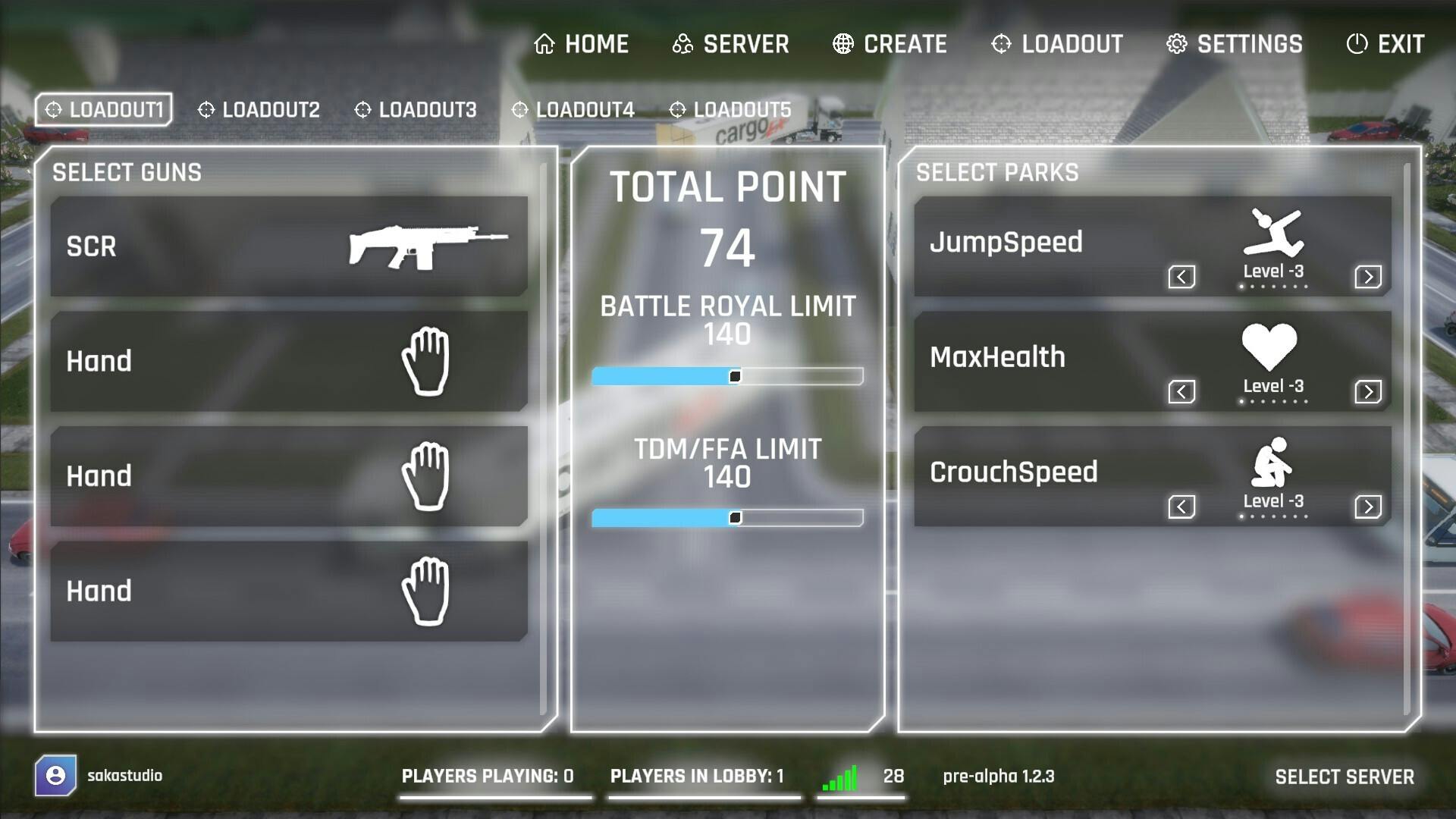The height and width of the screenshot is (819, 1456).
Task: Go to the HOME menu
Action: [x=582, y=44]
